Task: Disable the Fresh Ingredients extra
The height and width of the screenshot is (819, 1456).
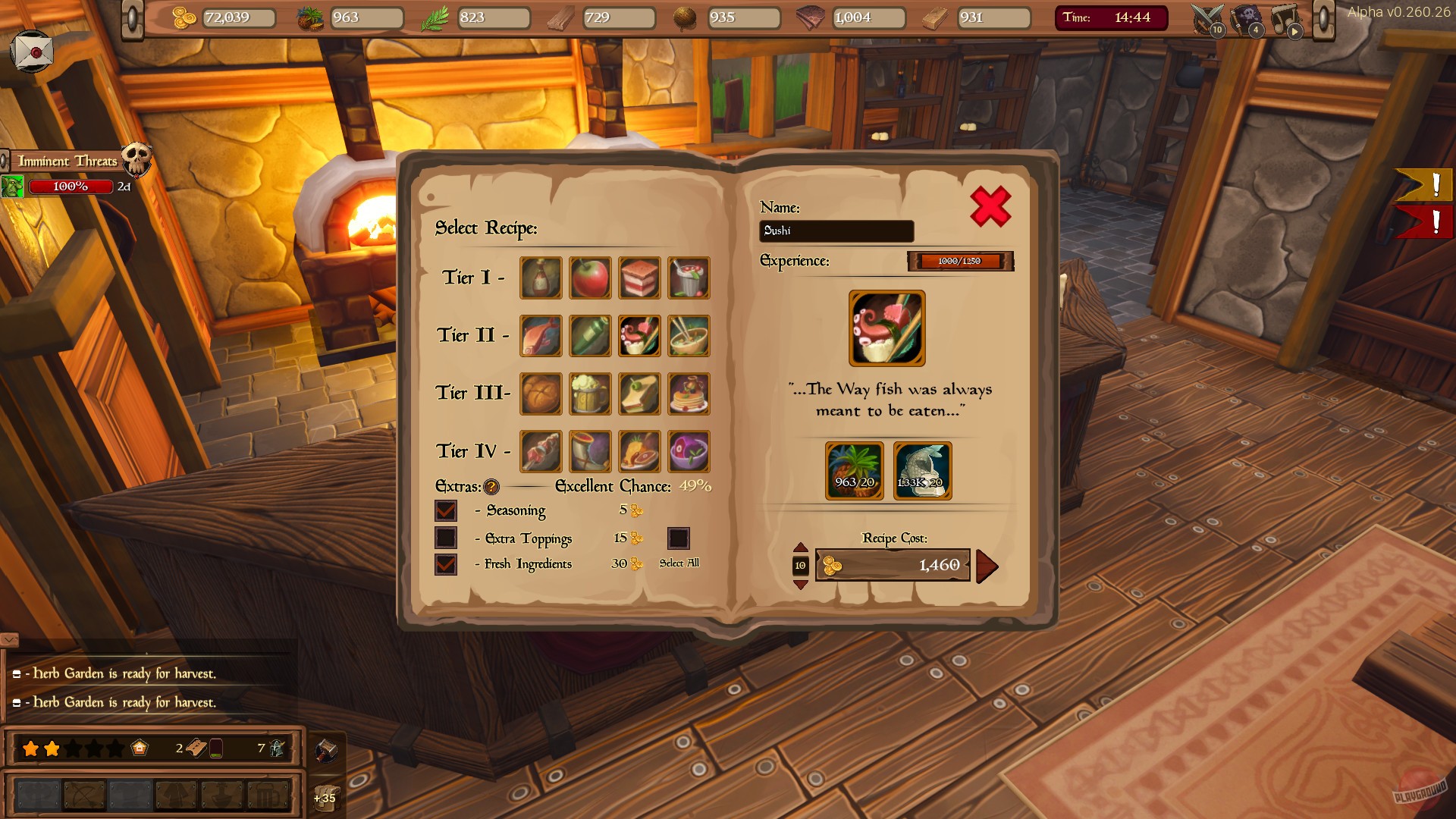Action: click(446, 565)
